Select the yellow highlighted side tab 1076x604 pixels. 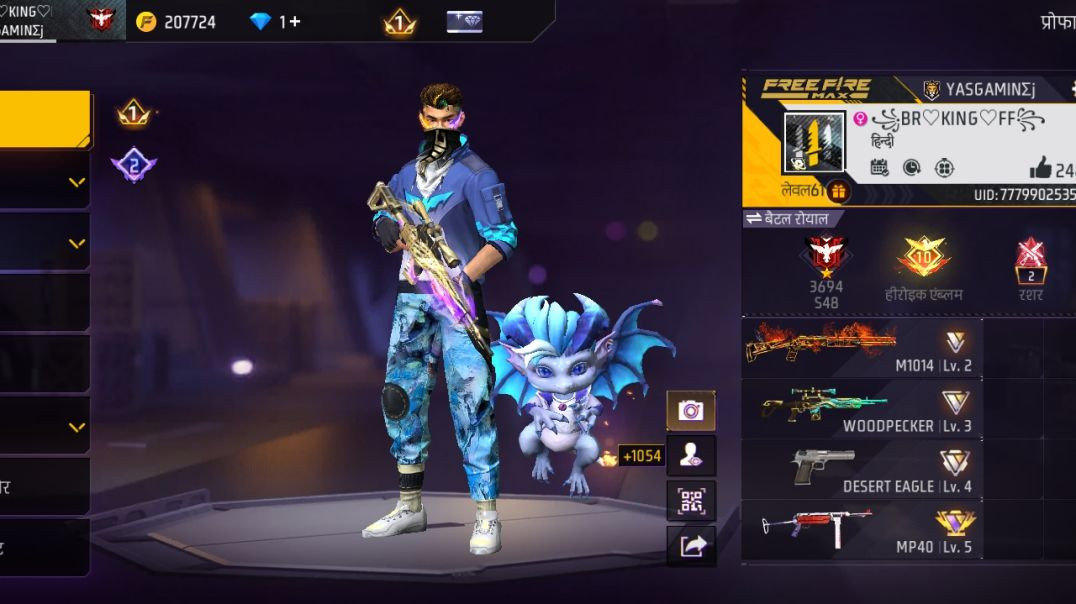[x=45, y=120]
